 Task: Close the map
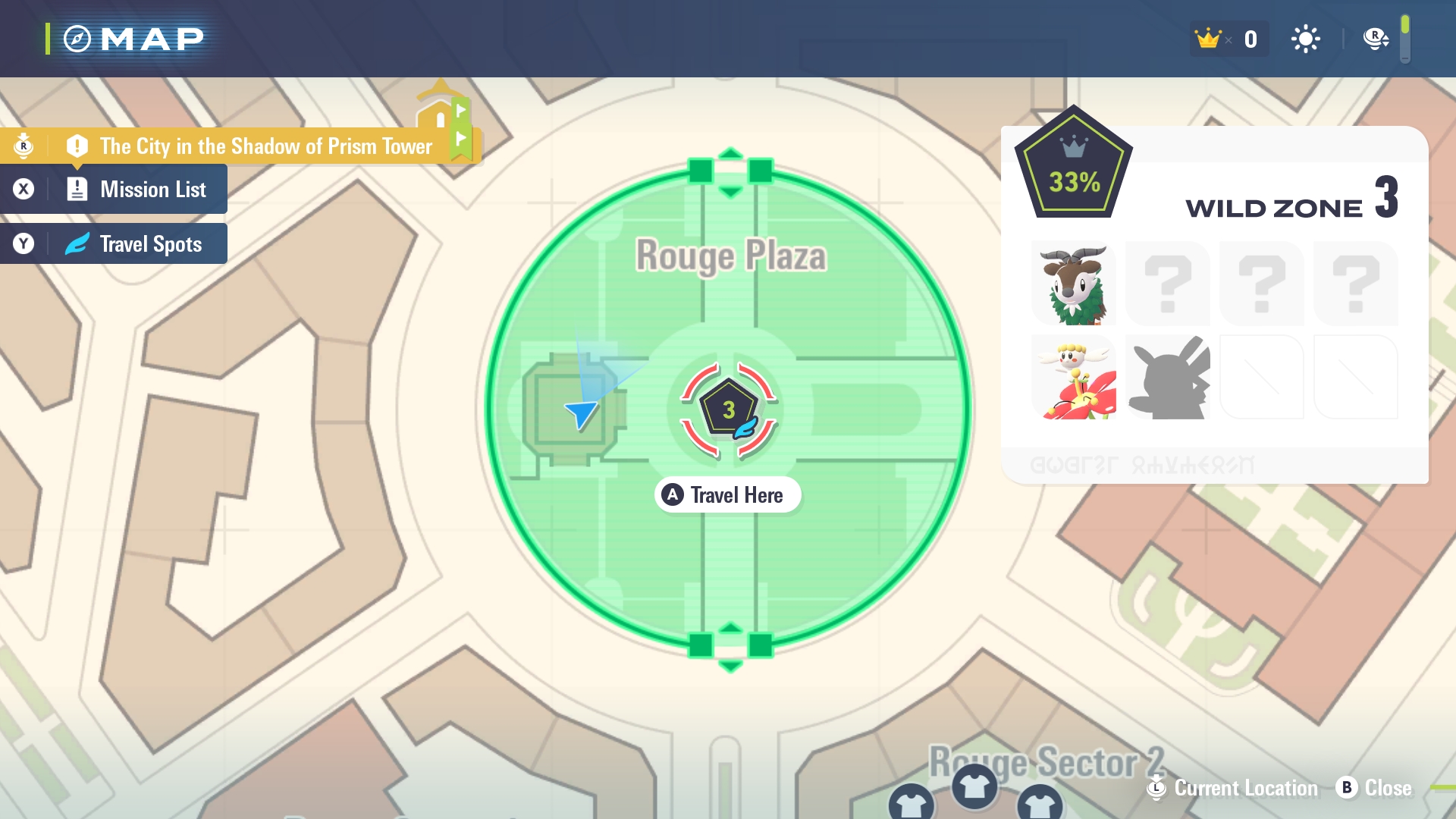coord(1374,788)
